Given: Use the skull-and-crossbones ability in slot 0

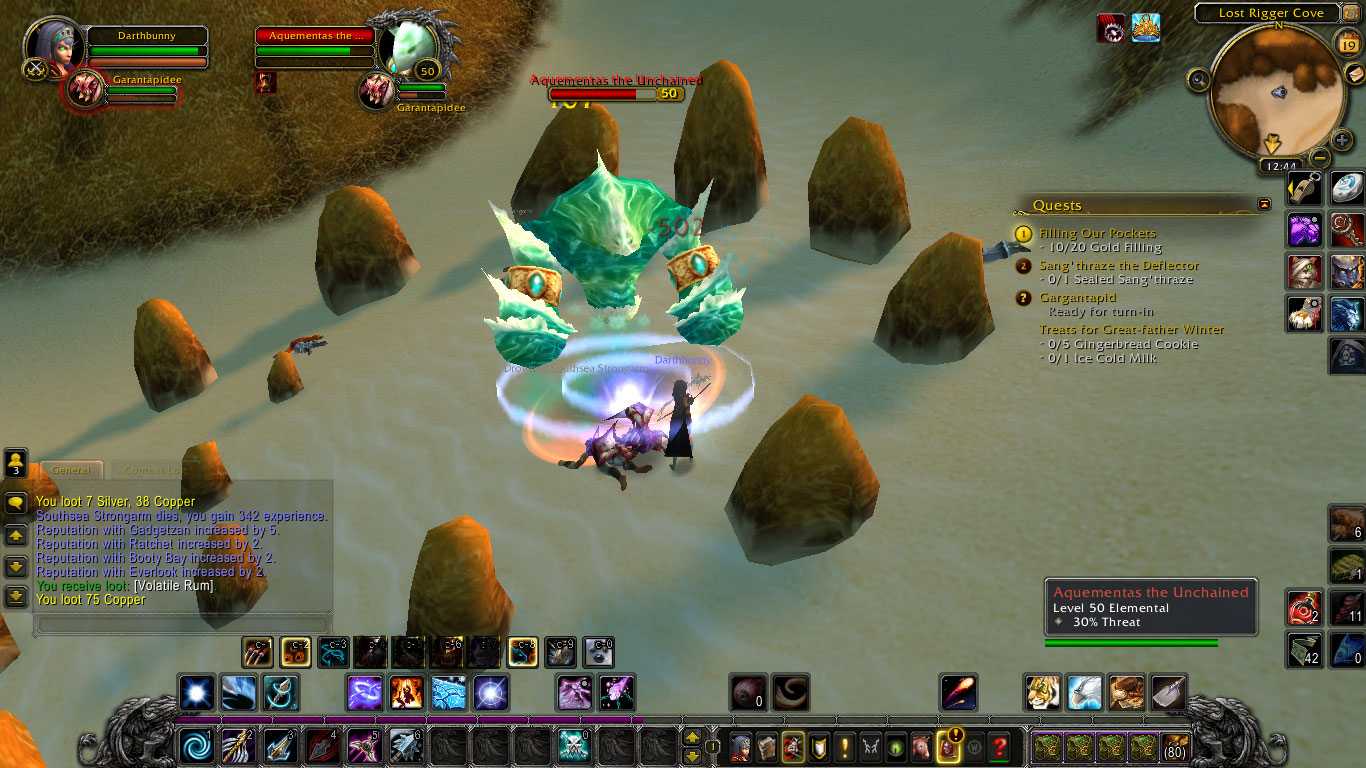Looking at the screenshot, I should coord(572,746).
